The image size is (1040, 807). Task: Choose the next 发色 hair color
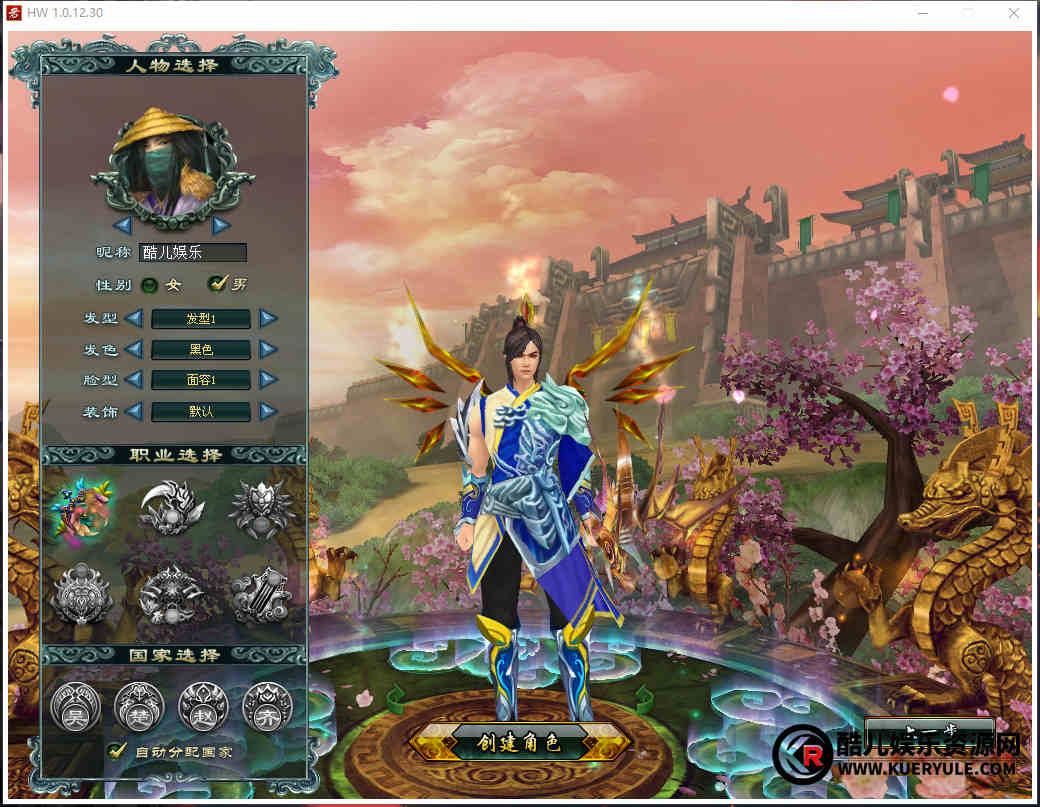(268, 349)
